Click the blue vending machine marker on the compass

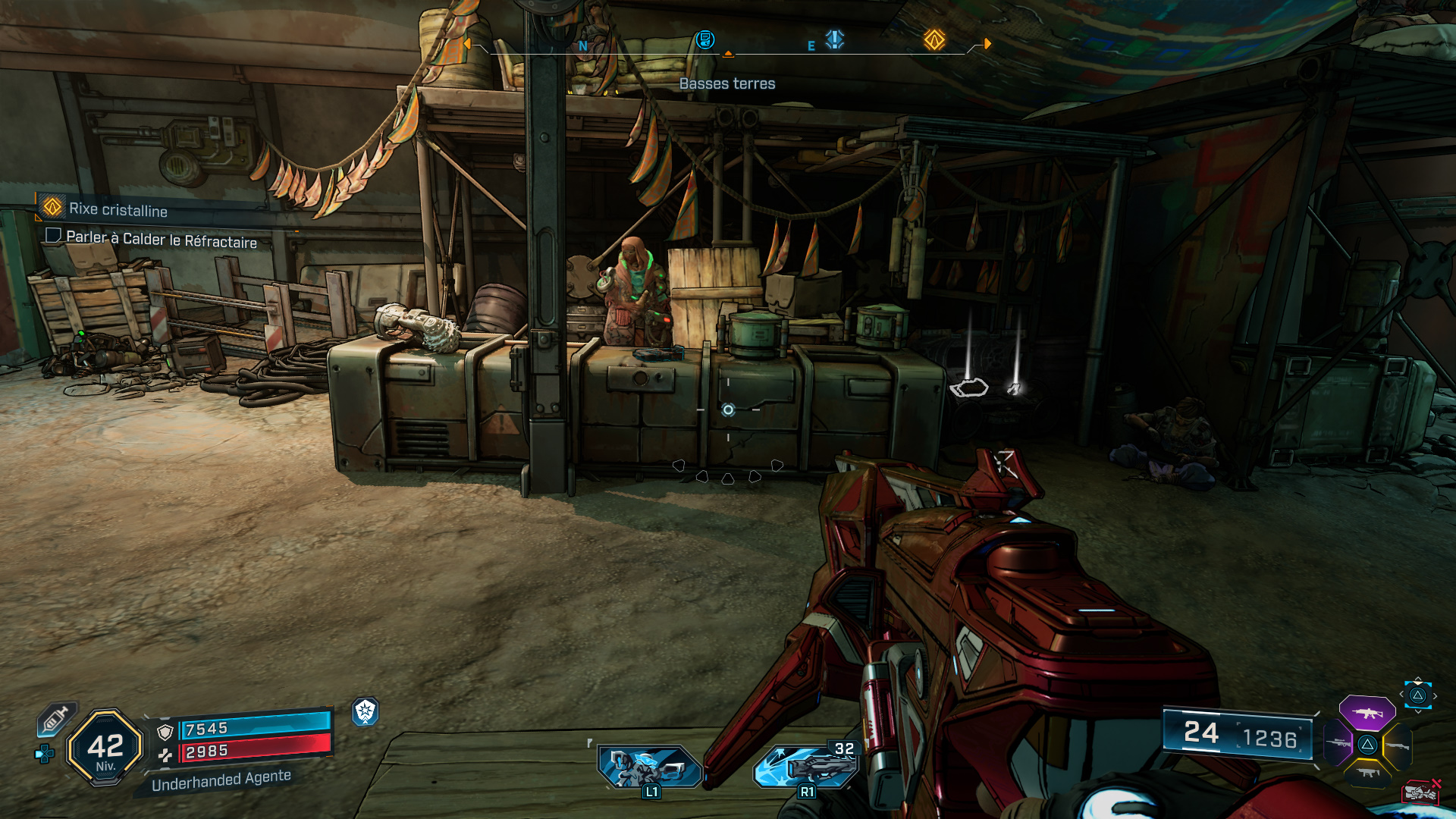click(705, 41)
